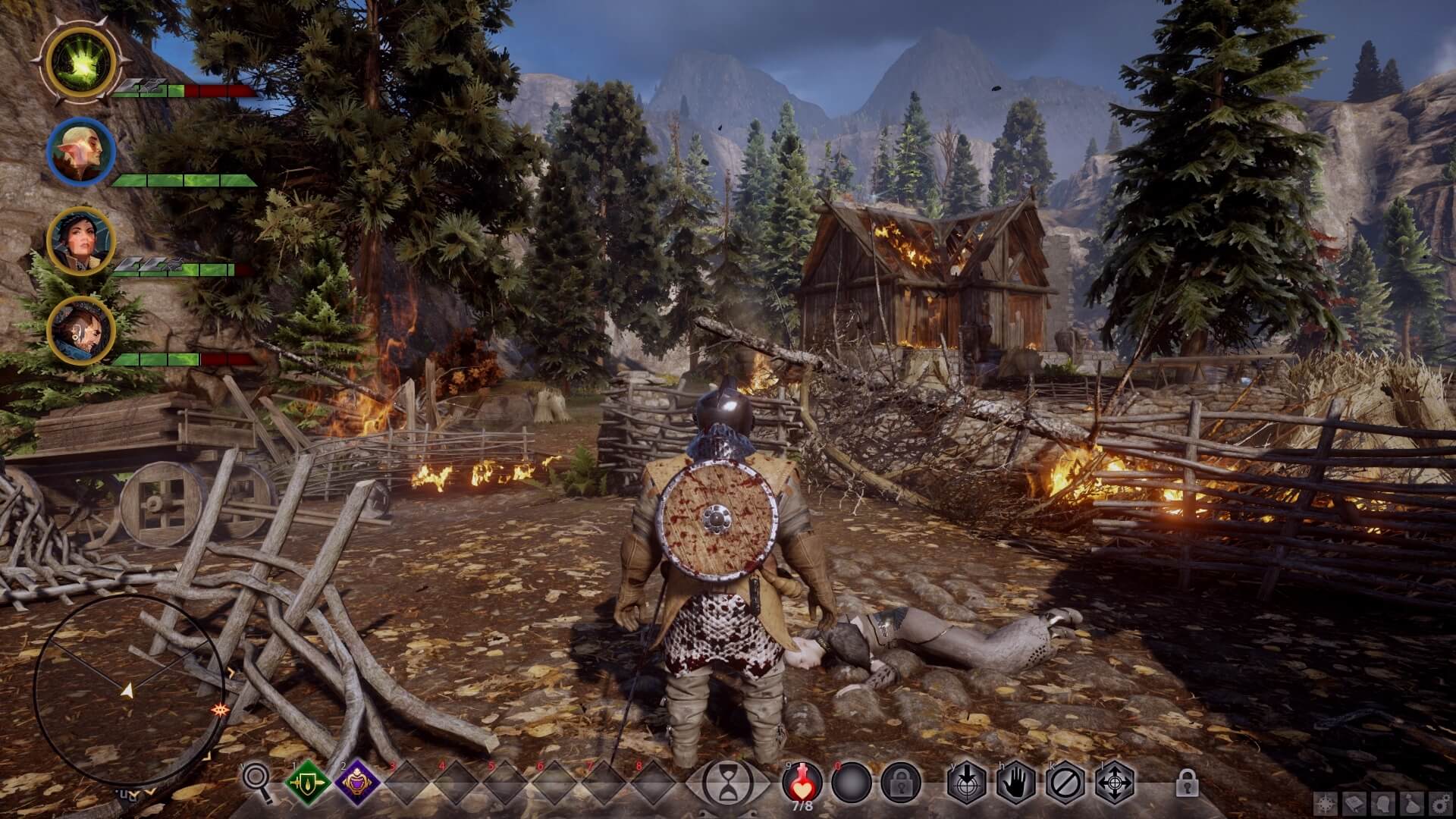
Task: Open the map compass icon
Action: (1326, 804)
